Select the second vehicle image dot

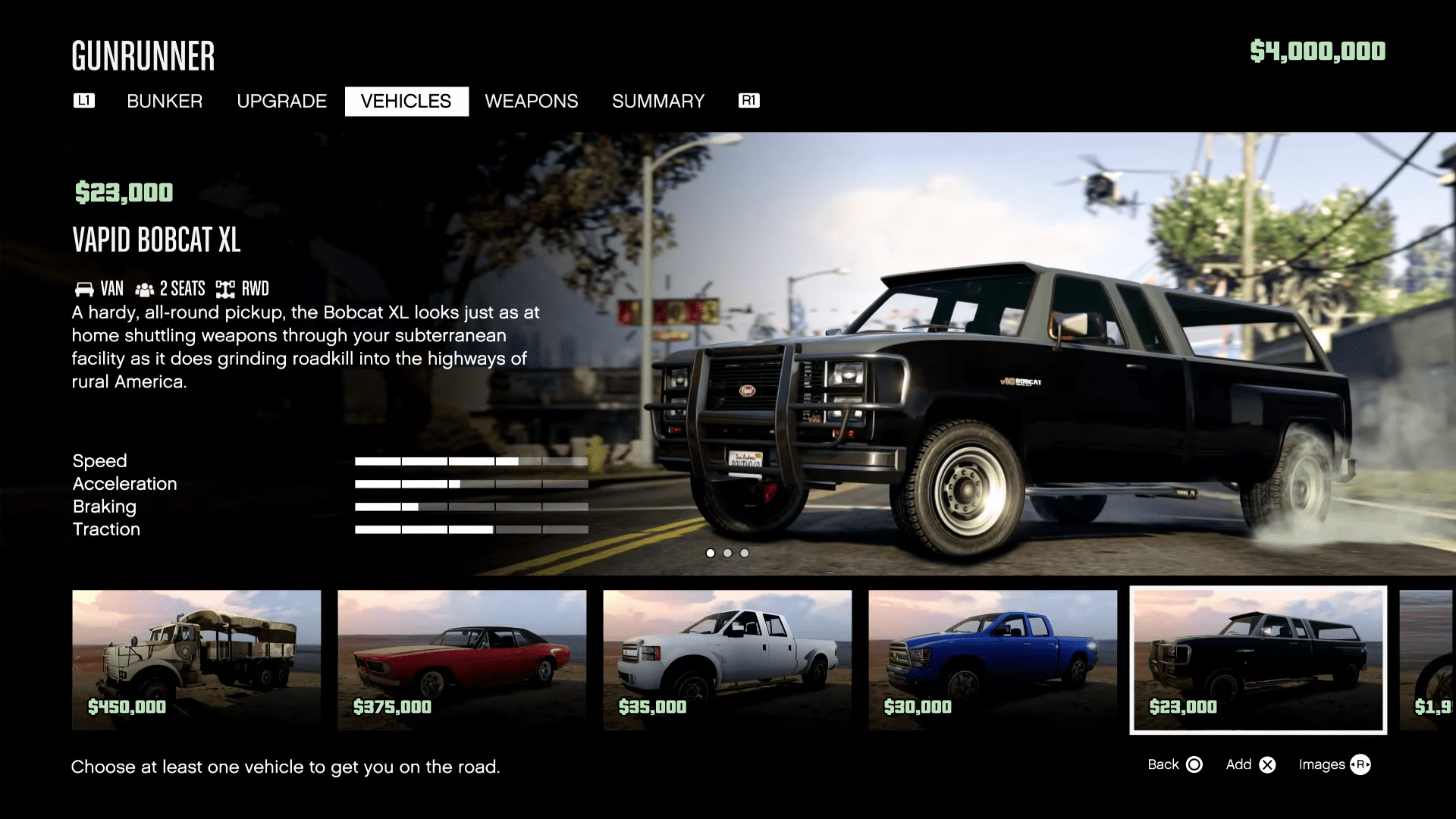coord(727,554)
